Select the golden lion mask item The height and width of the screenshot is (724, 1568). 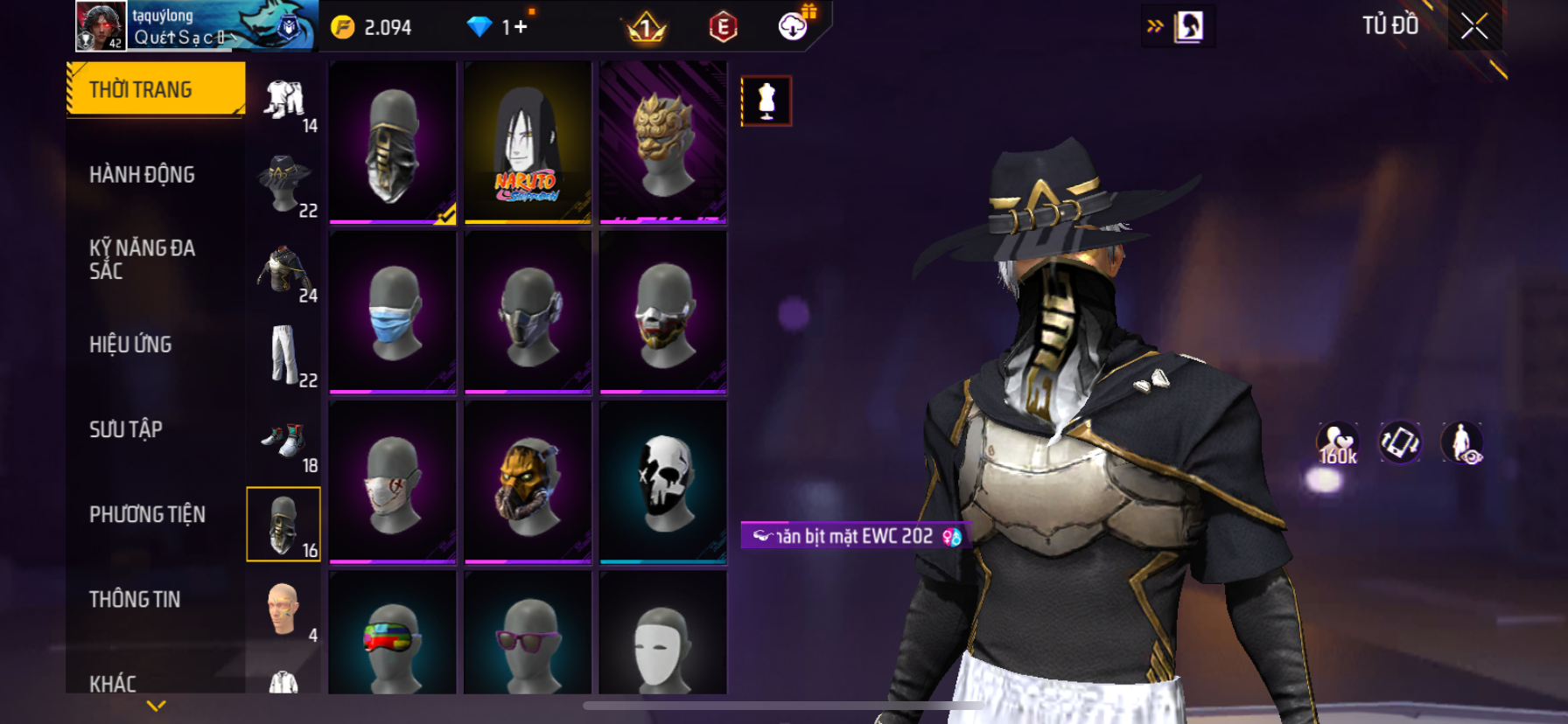point(663,142)
